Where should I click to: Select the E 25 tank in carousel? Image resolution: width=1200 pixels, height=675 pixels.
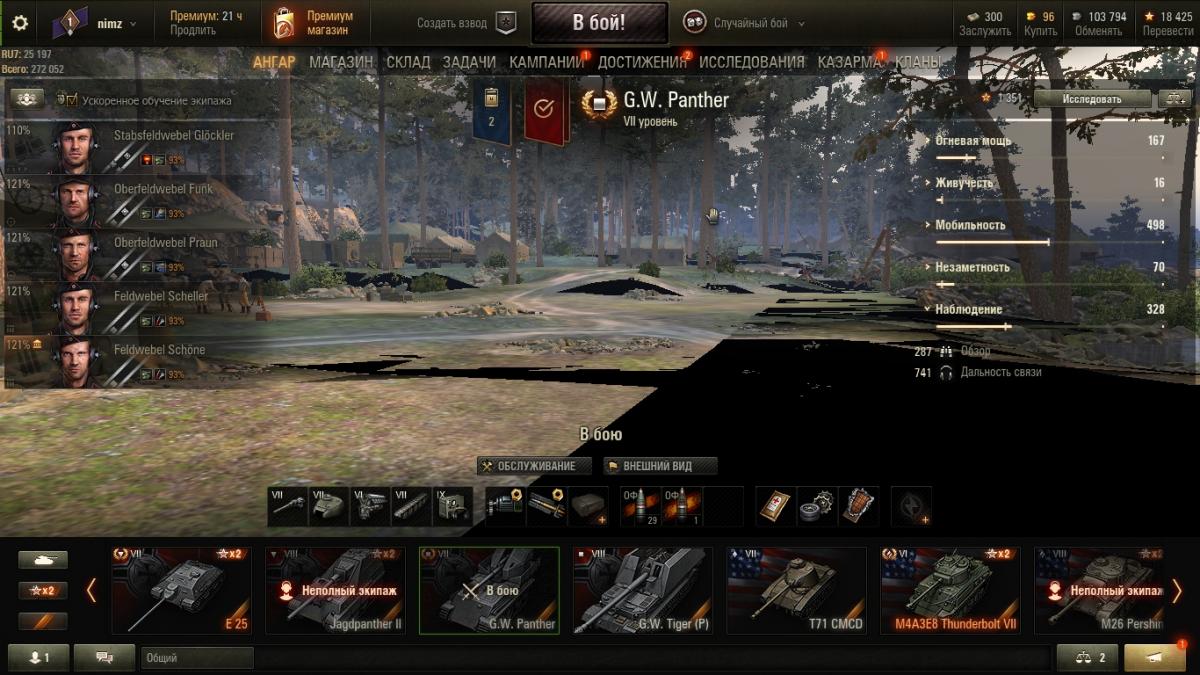(181, 590)
